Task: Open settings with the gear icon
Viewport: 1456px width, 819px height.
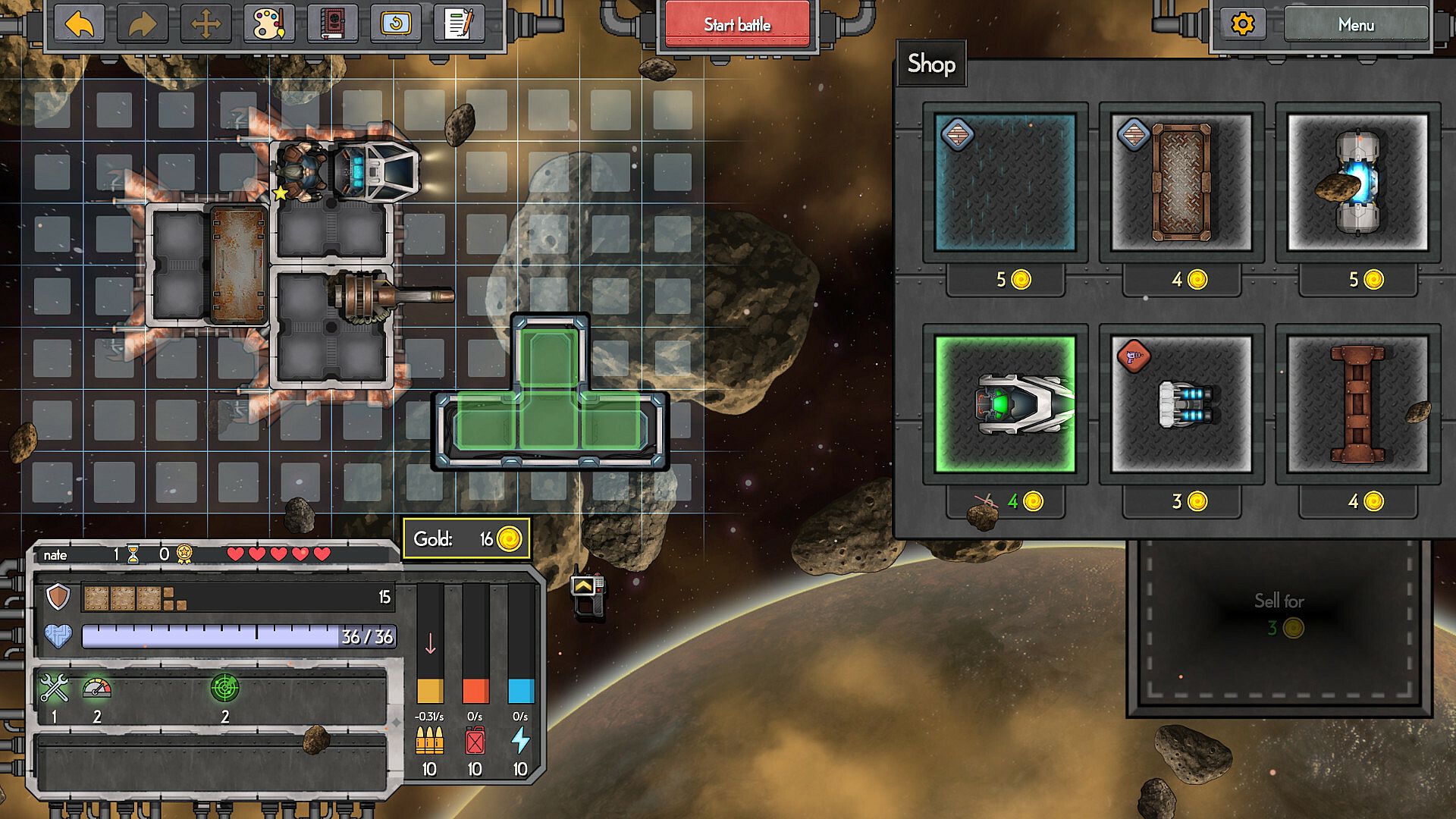Action: (1242, 25)
